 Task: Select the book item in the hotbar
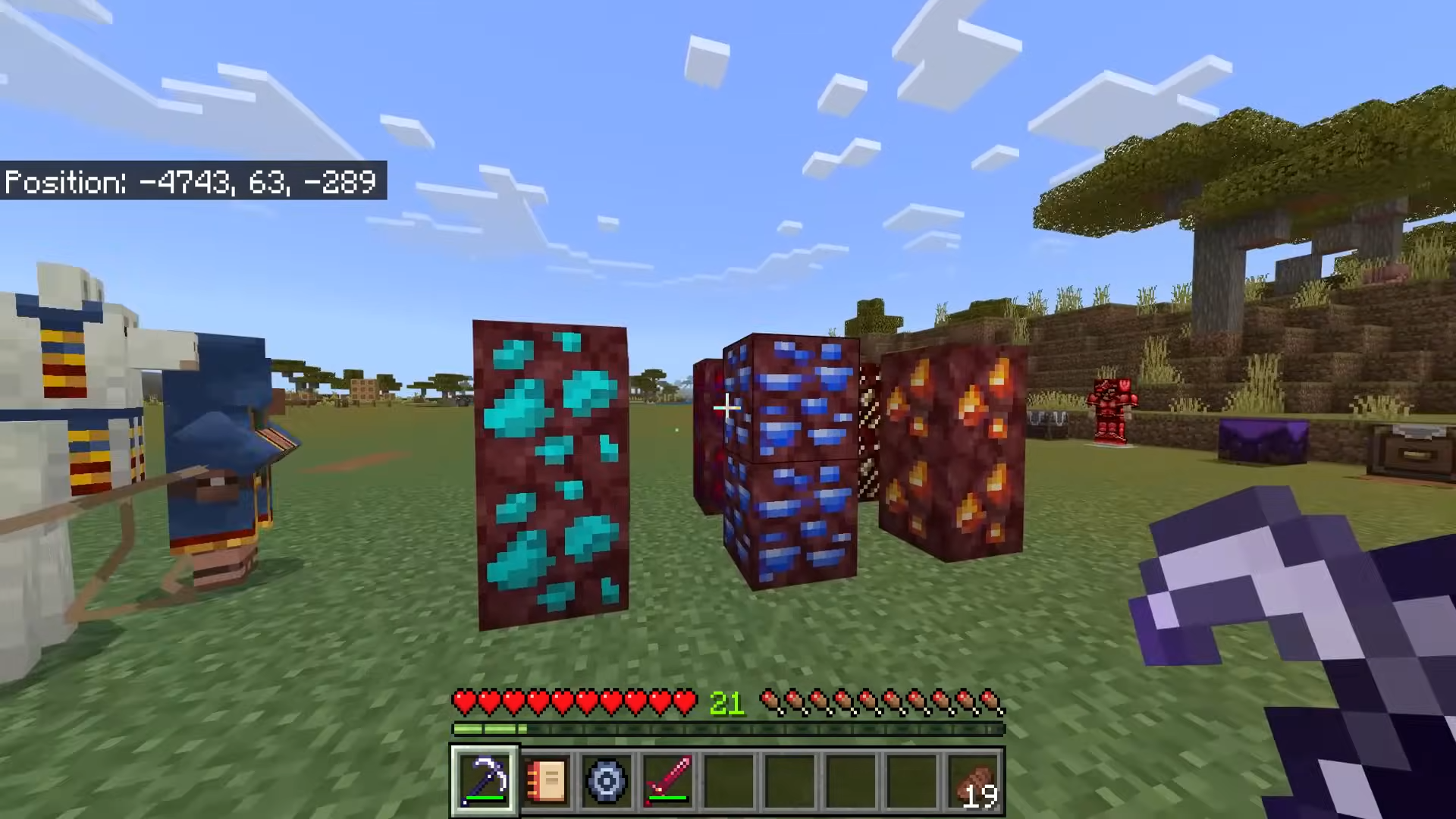click(547, 781)
